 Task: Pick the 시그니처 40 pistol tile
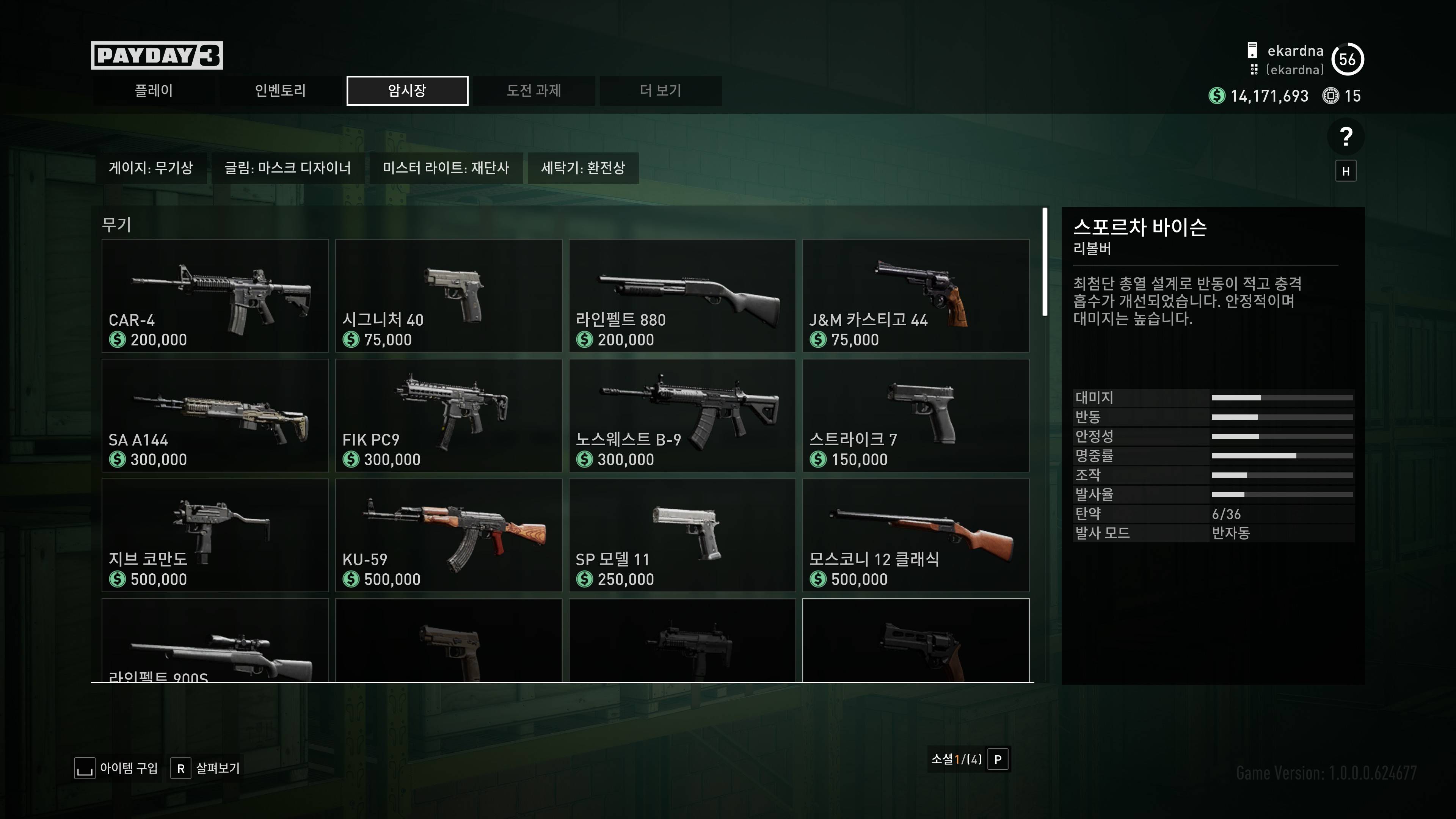(448, 296)
